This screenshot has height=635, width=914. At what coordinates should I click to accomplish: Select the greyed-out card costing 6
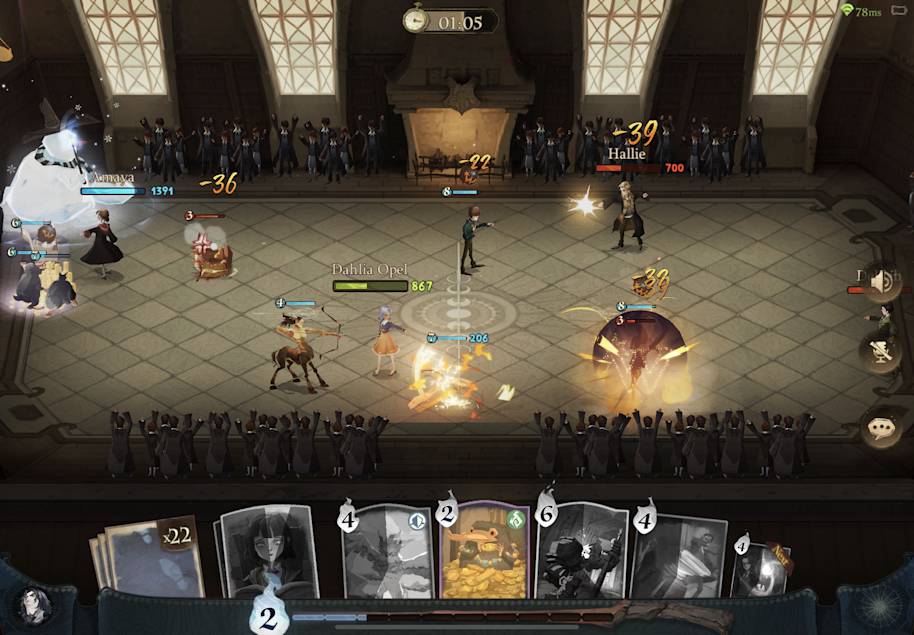(581, 553)
